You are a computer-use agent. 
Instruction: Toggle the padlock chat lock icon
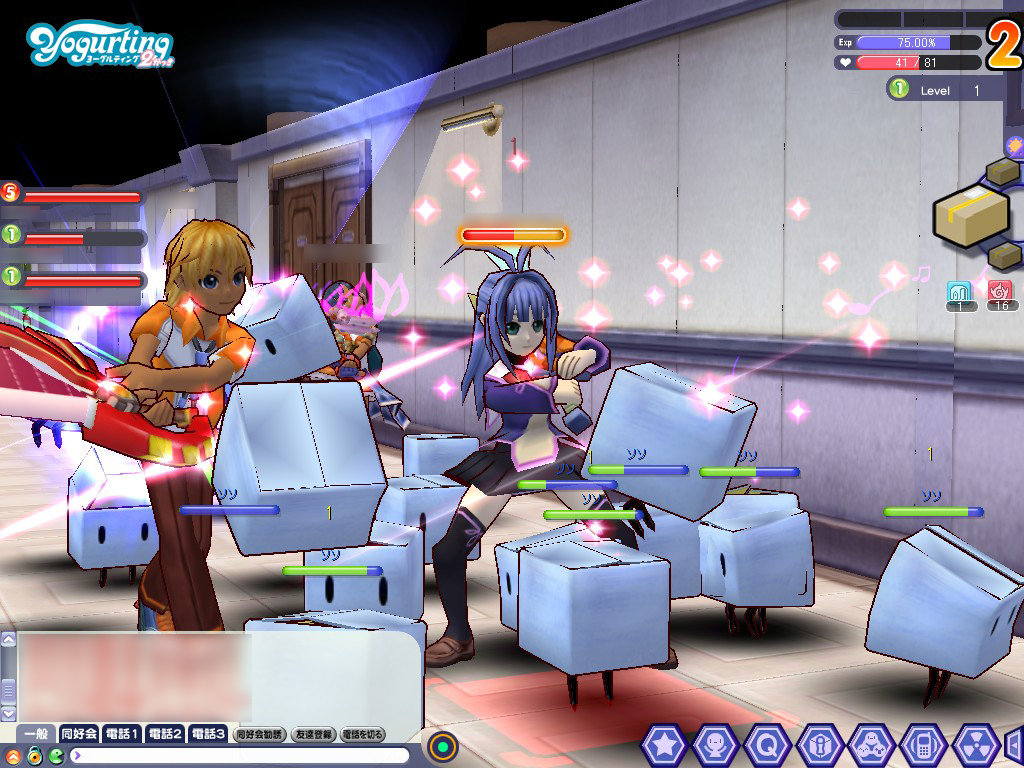[34, 755]
